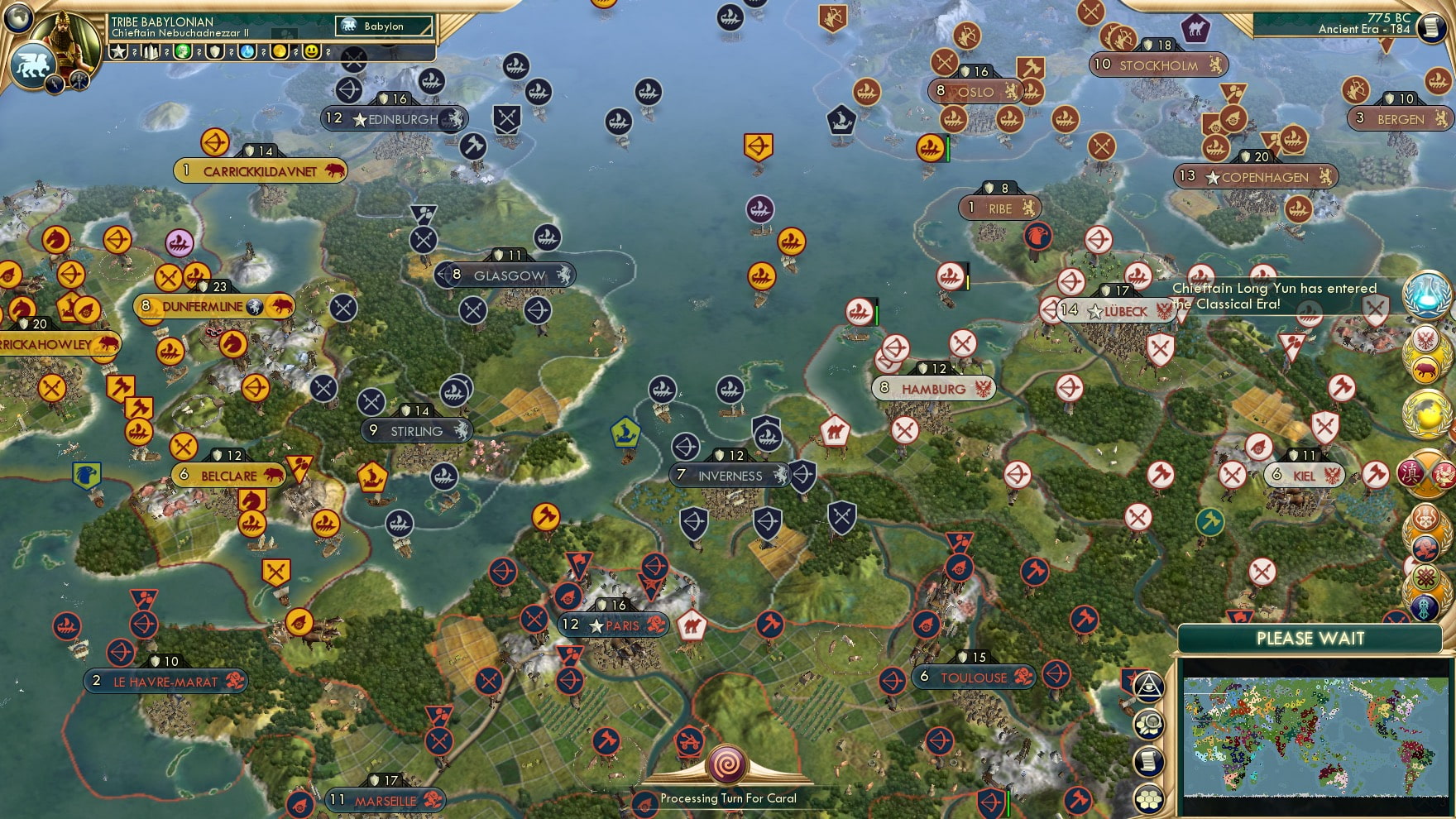Open the science flask notification
The height and width of the screenshot is (819, 1456).
point(1427,295)
